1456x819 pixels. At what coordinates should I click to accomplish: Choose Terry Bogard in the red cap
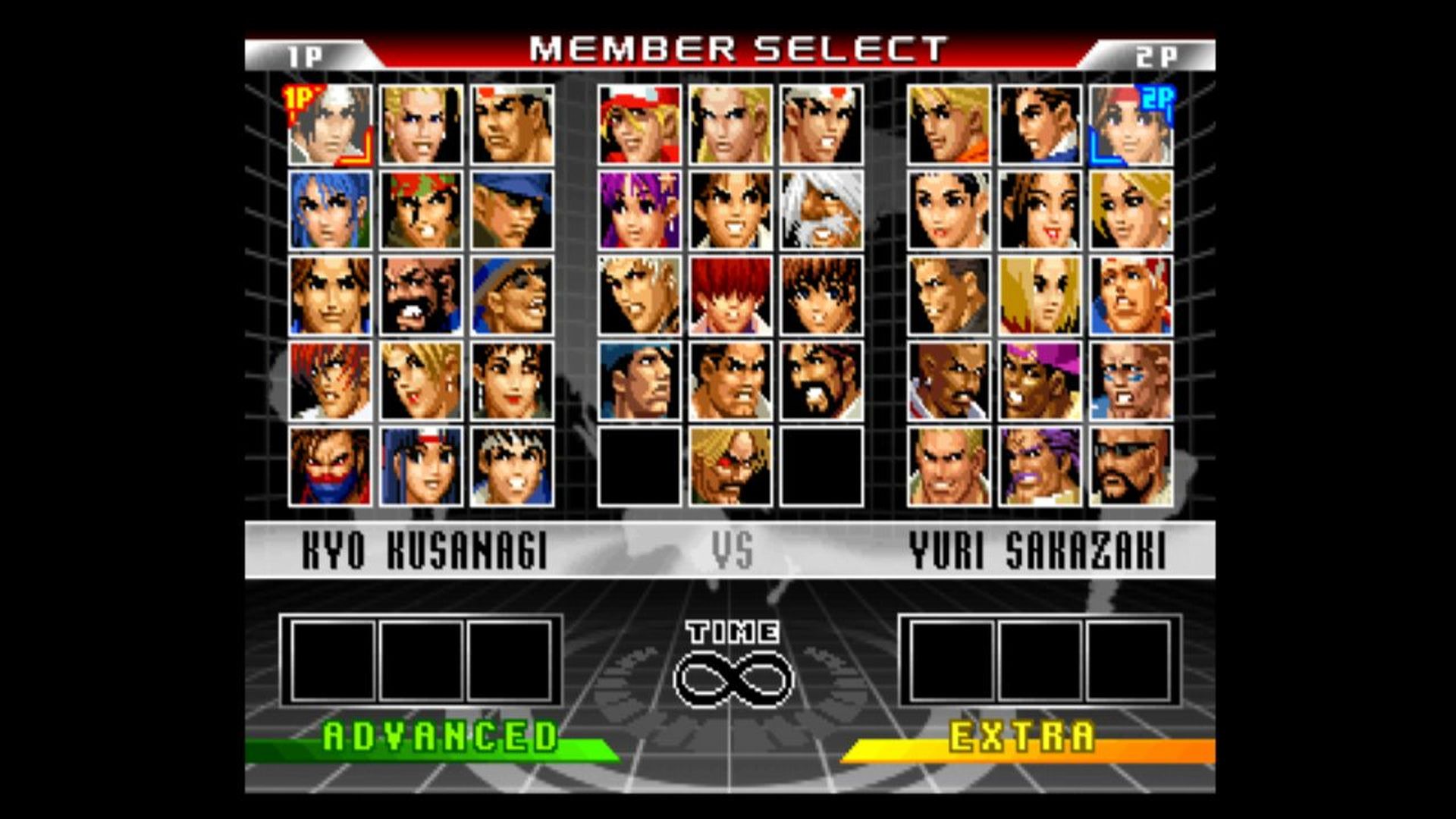[x=639, y=125]
